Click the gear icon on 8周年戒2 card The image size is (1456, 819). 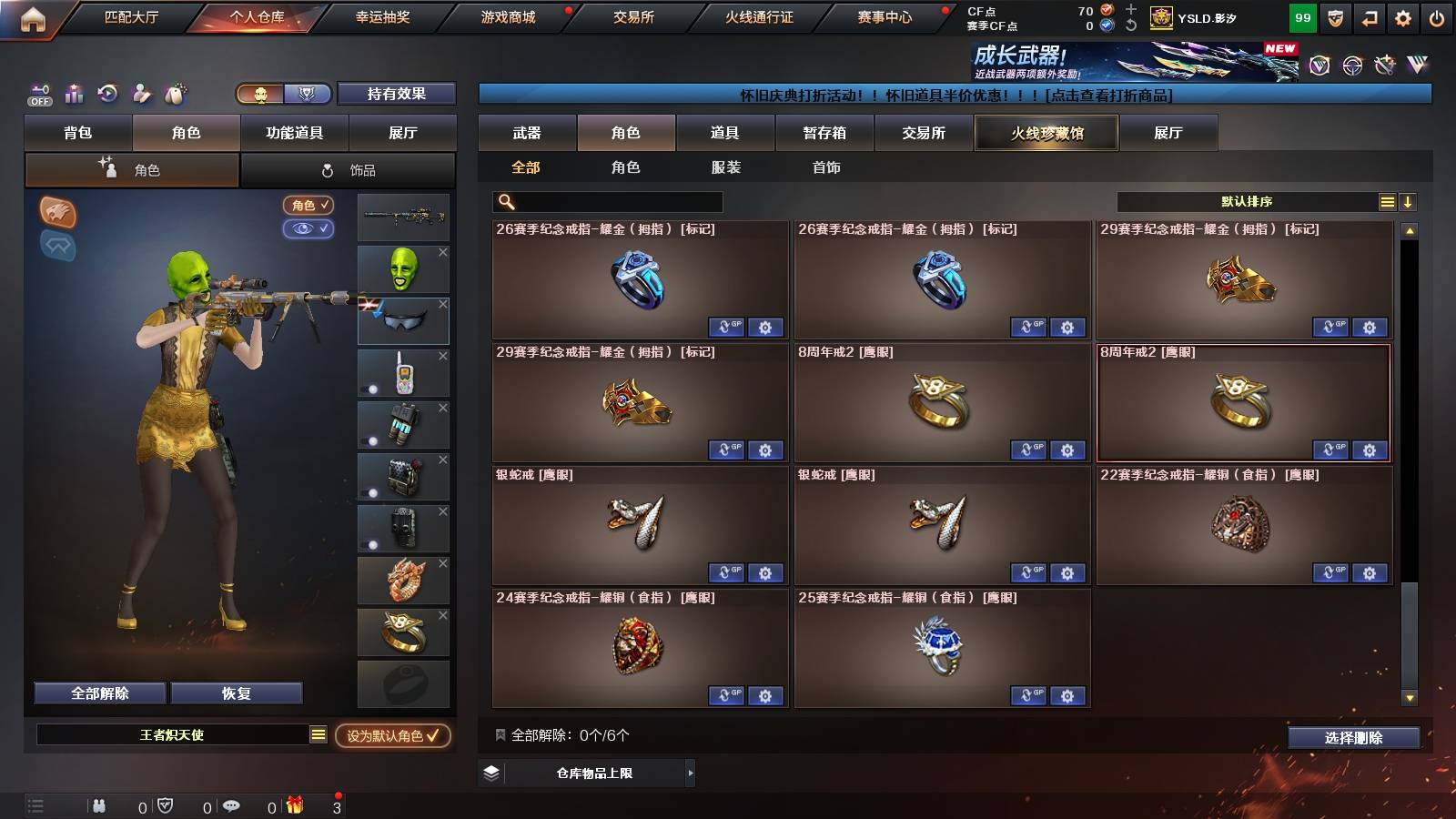tap(1068, 450)
